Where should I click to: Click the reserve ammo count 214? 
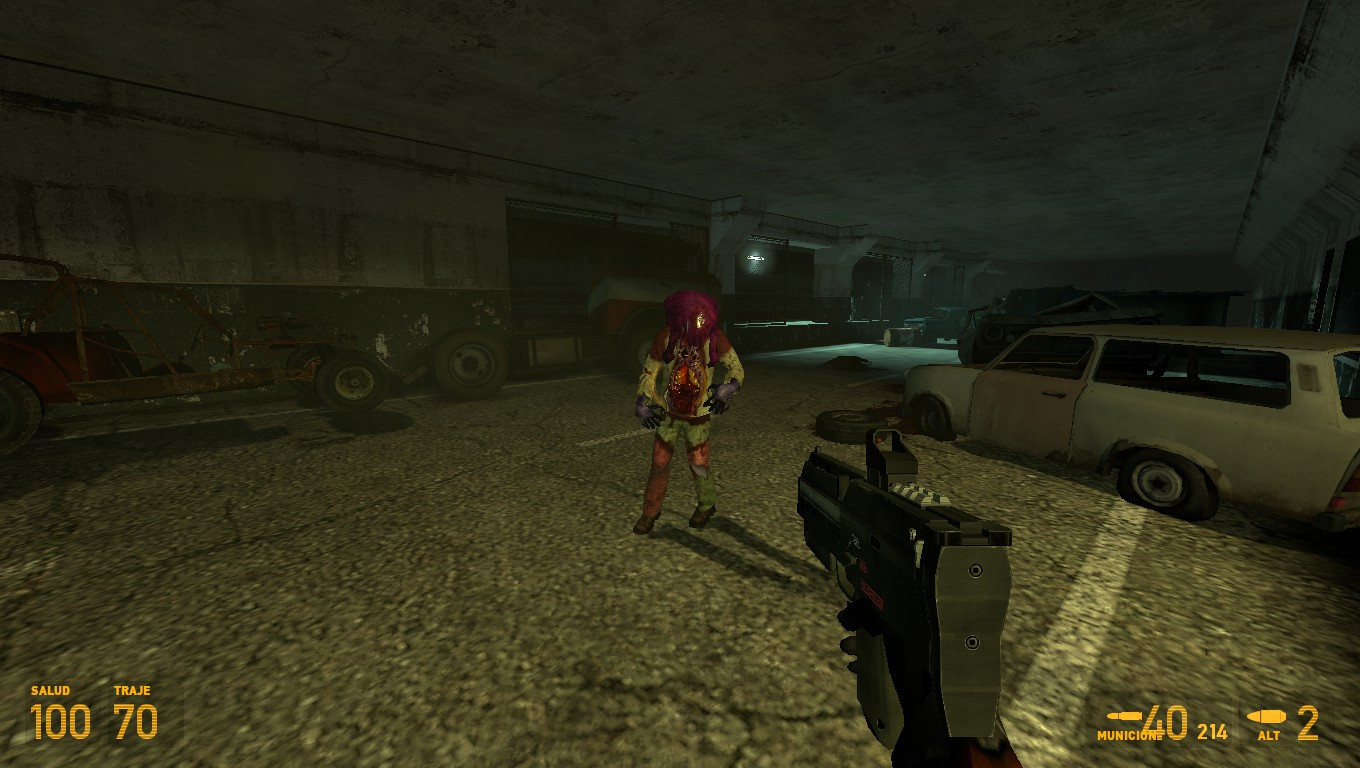1213,732
